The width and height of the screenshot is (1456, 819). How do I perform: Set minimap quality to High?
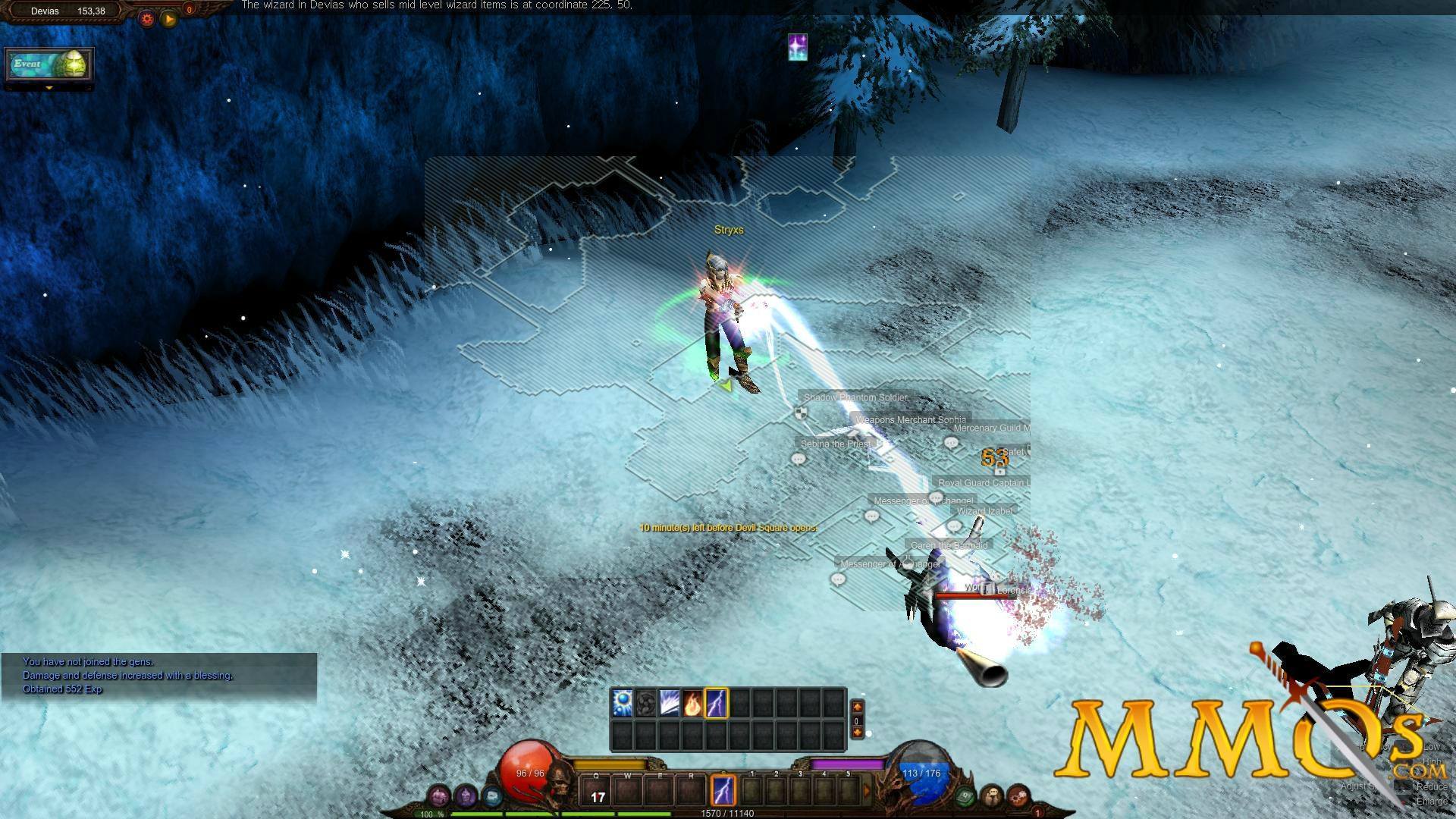coord(1432,762)
